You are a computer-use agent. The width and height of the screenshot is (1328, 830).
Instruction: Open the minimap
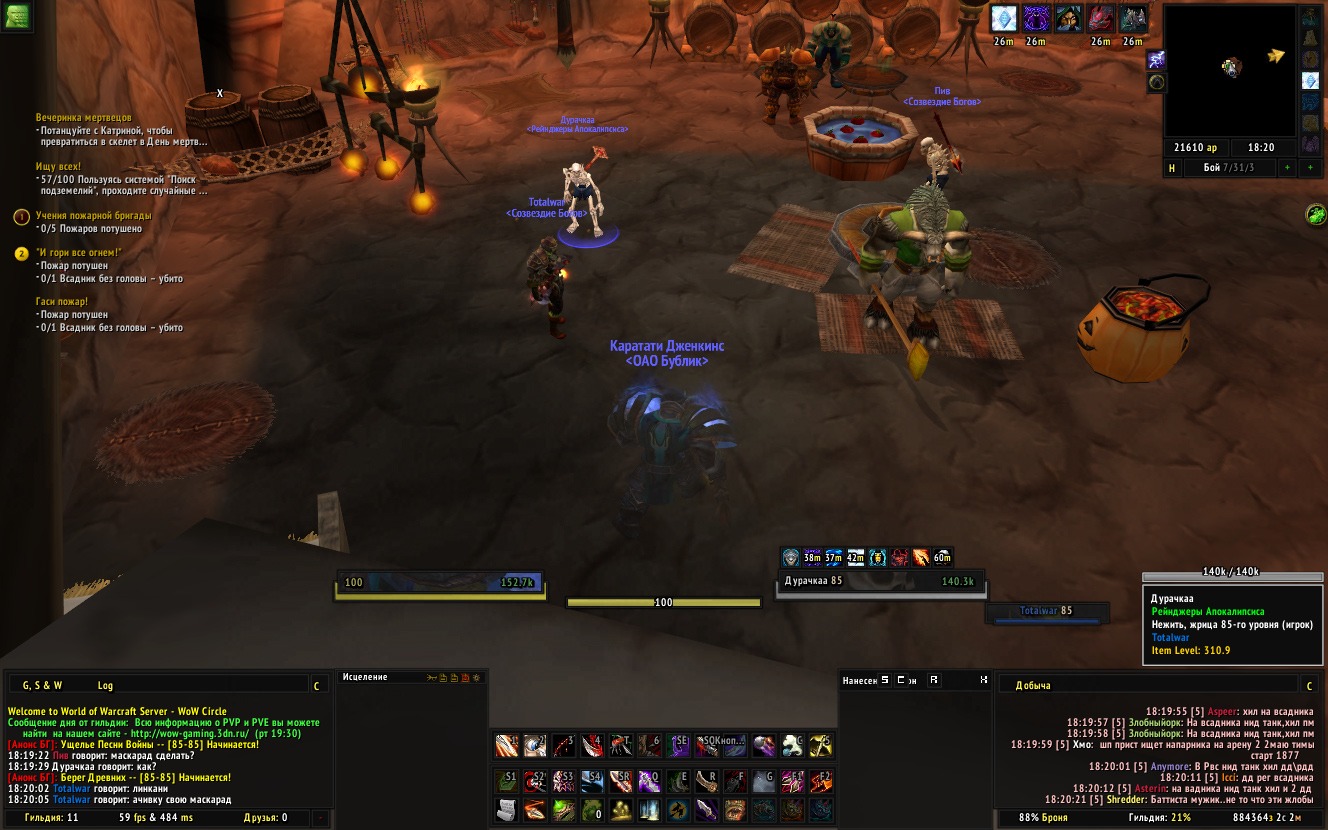click(x=1230, y=68)
